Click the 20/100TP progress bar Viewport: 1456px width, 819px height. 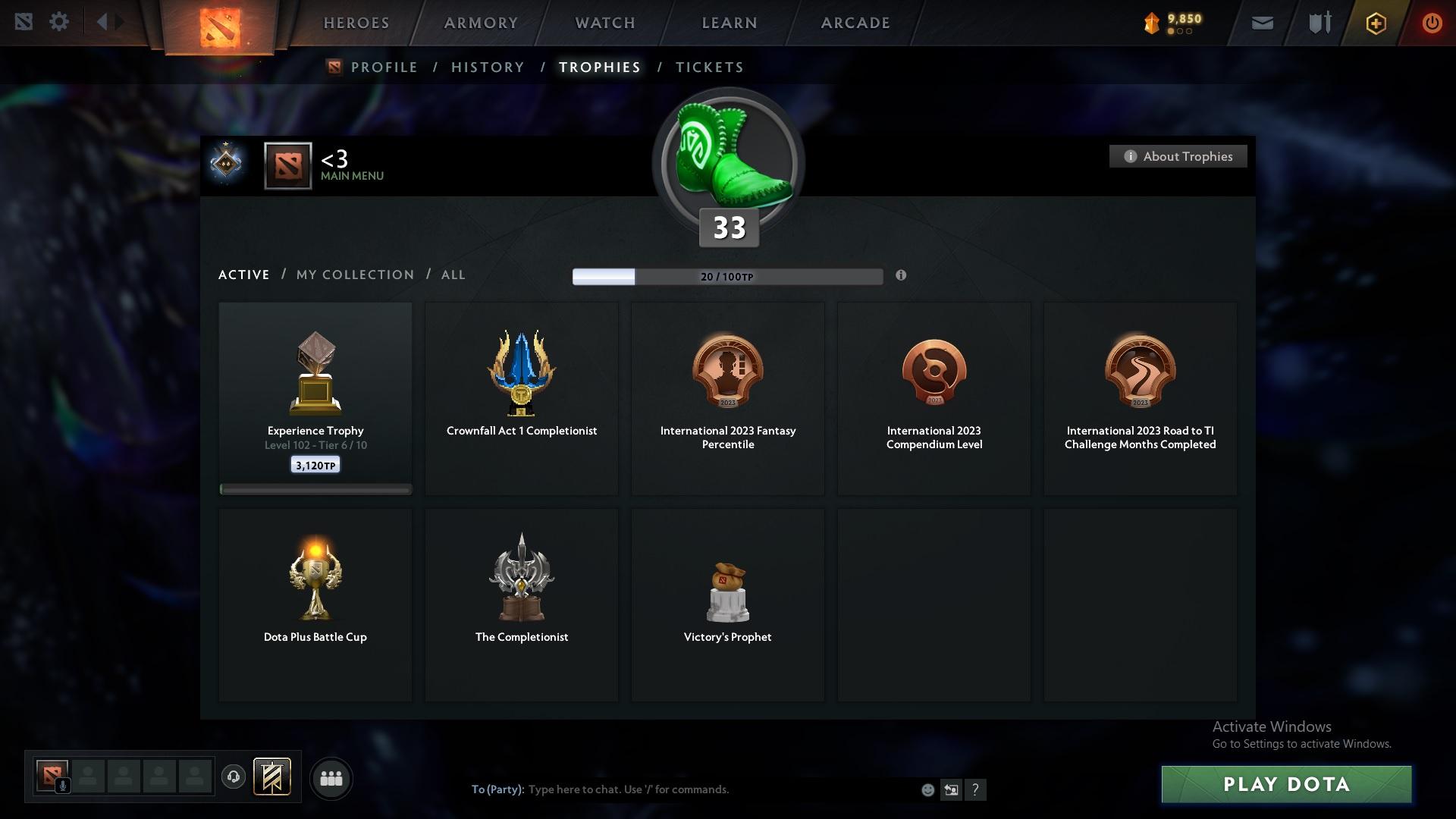(727, 277)
